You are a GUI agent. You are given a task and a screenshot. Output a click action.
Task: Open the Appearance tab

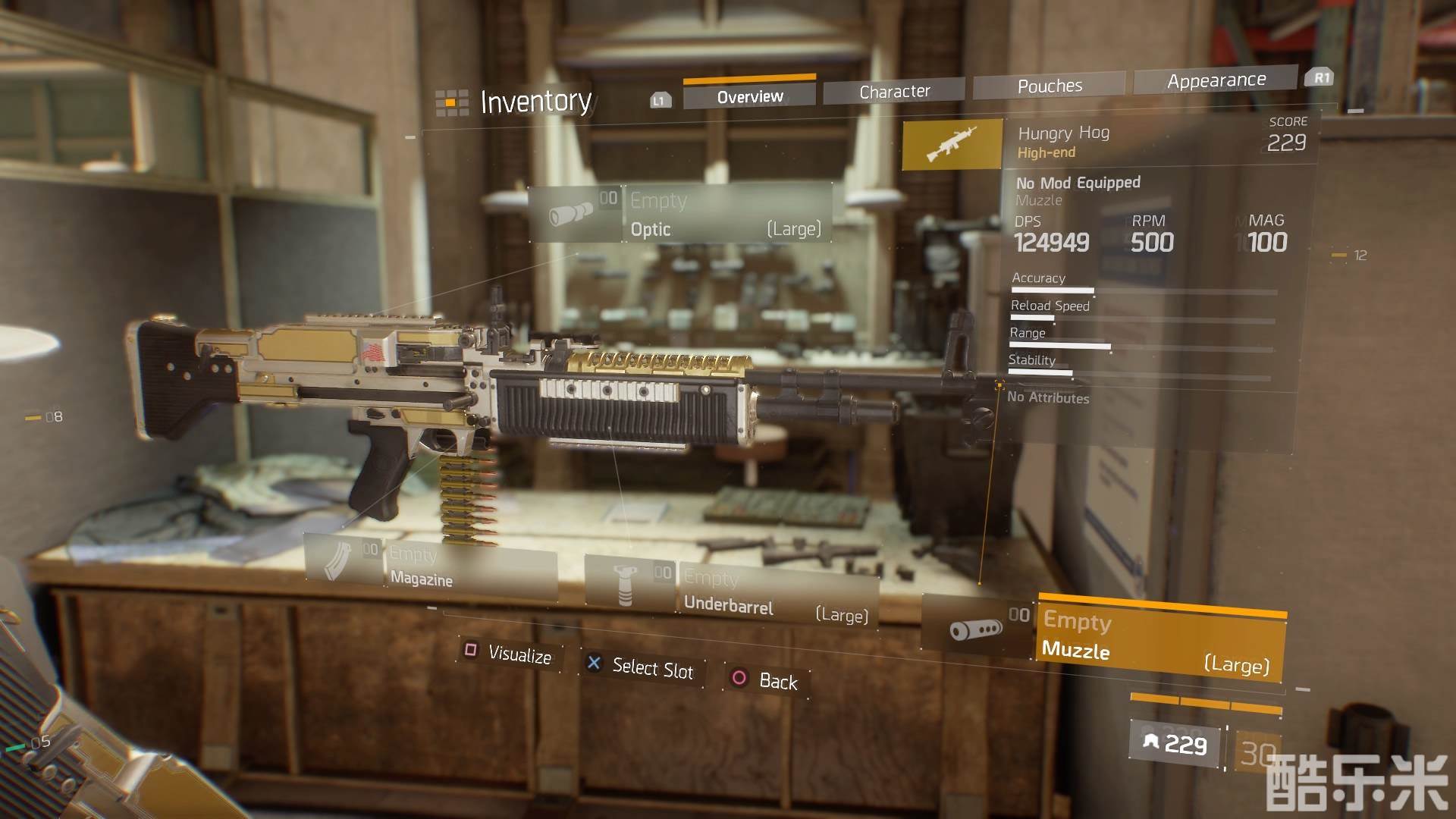1216,80
